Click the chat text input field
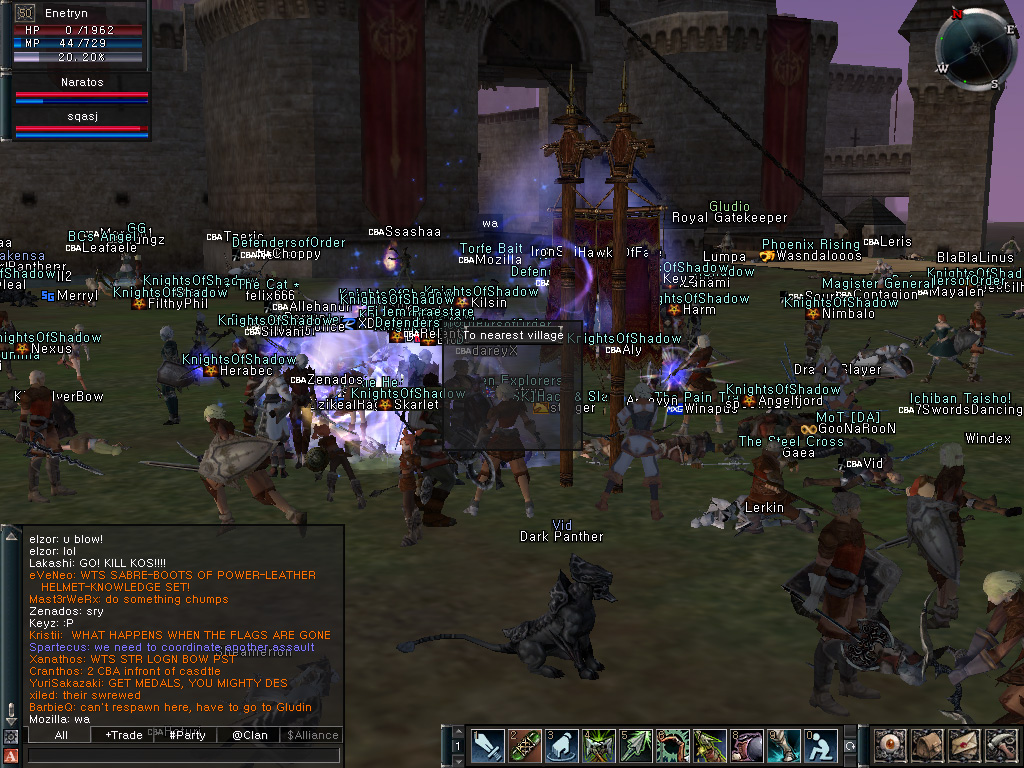Image resolution: width=1024 pixels, height=768 pixels. [185, 756]
